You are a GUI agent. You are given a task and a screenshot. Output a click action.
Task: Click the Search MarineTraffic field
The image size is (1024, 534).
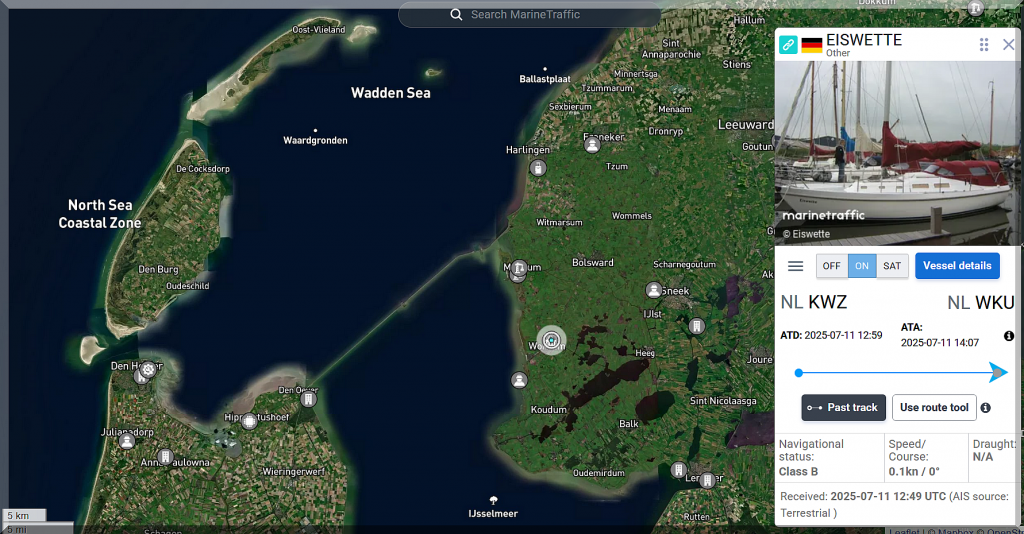coord(530,15)
